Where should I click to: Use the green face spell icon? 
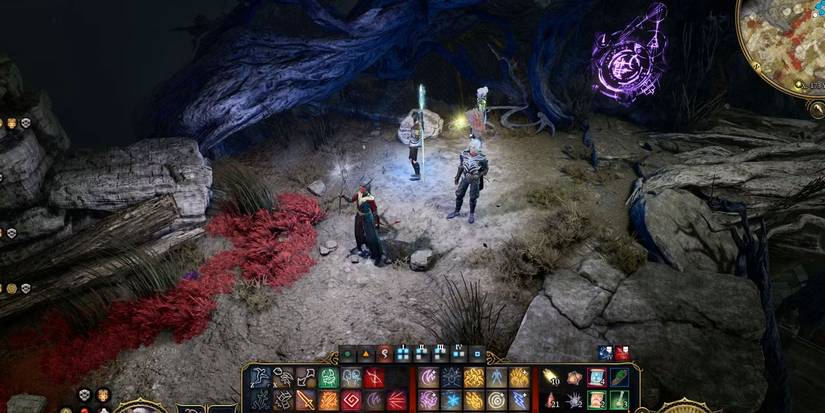click(328, 377)
